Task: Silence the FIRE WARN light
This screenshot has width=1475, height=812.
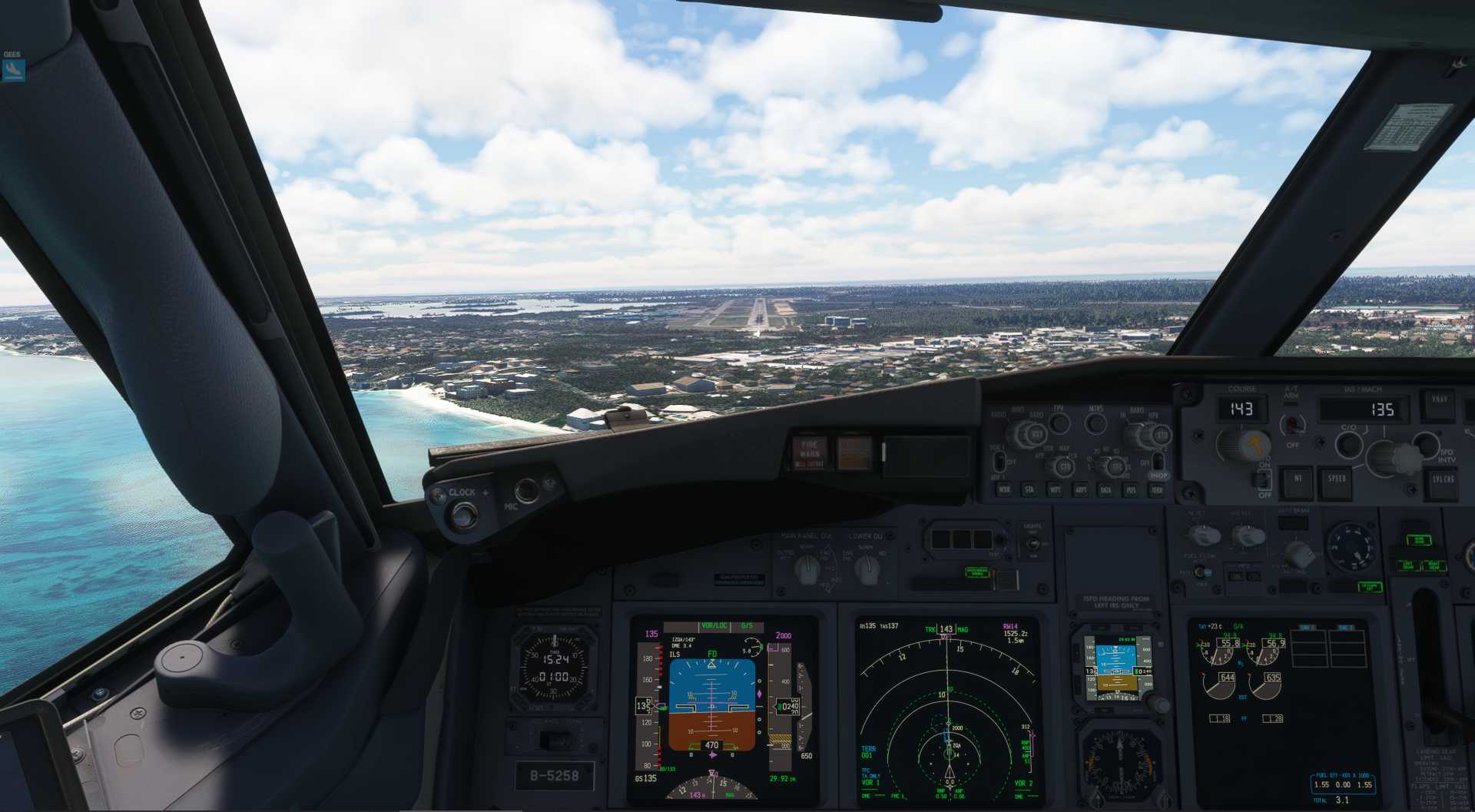Action: click(810, 453)
